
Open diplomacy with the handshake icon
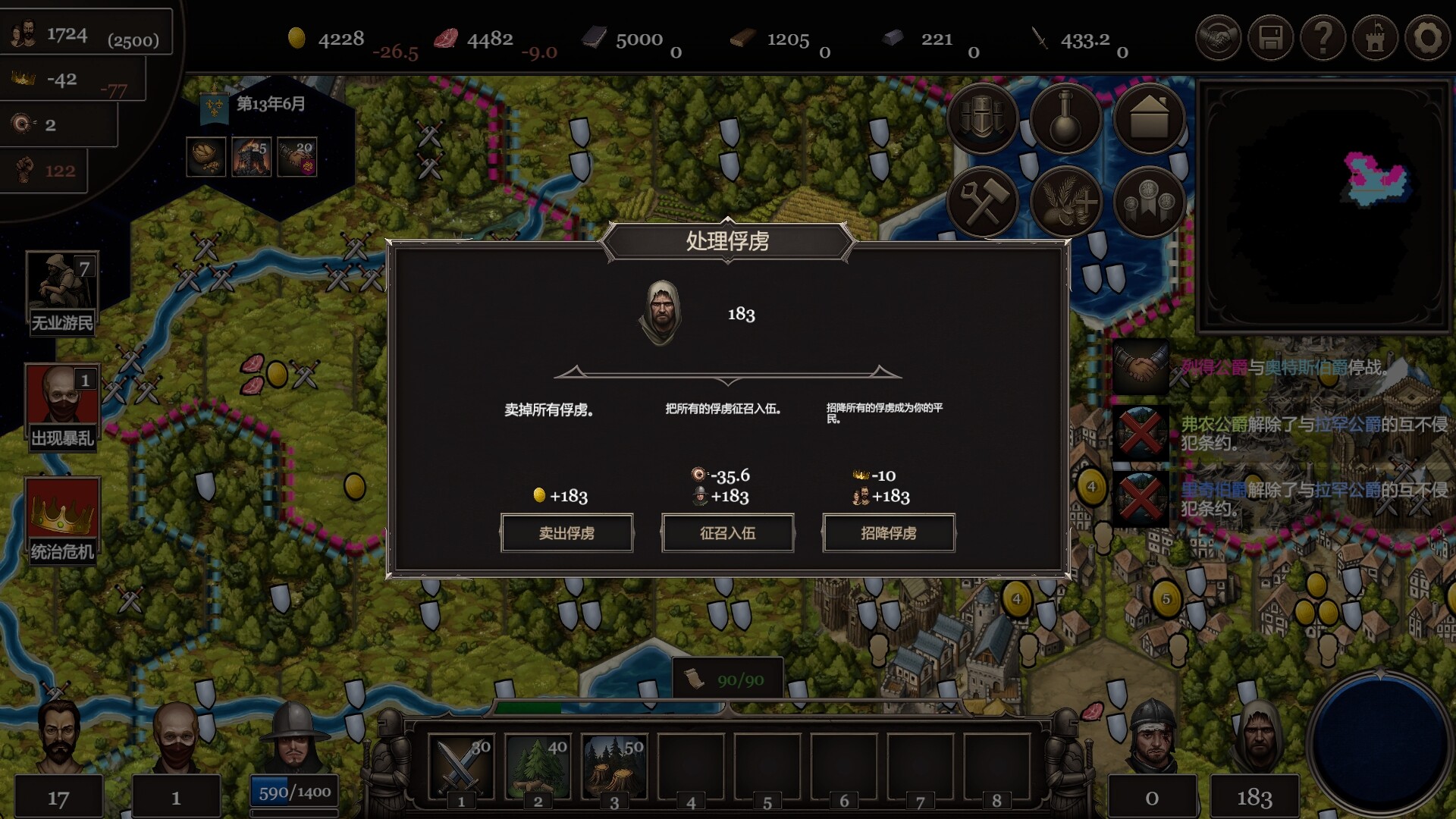[x=1219, y=36]
